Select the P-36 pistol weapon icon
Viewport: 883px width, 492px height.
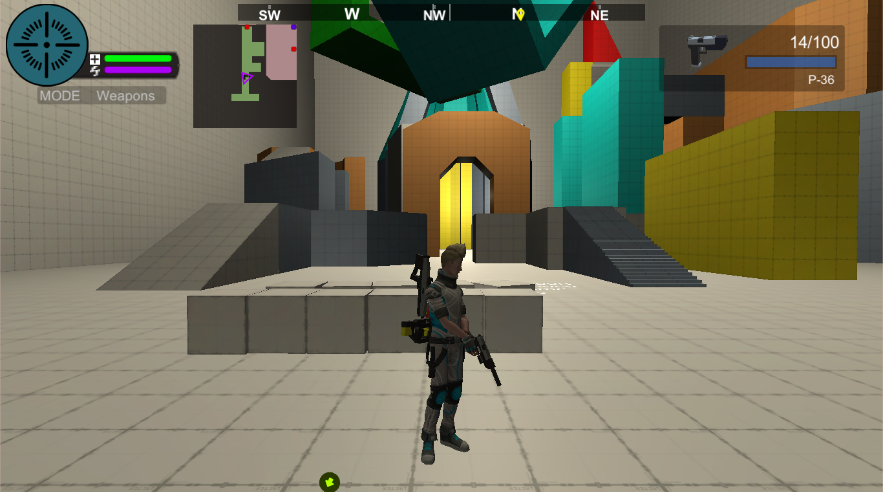[707, 48]
